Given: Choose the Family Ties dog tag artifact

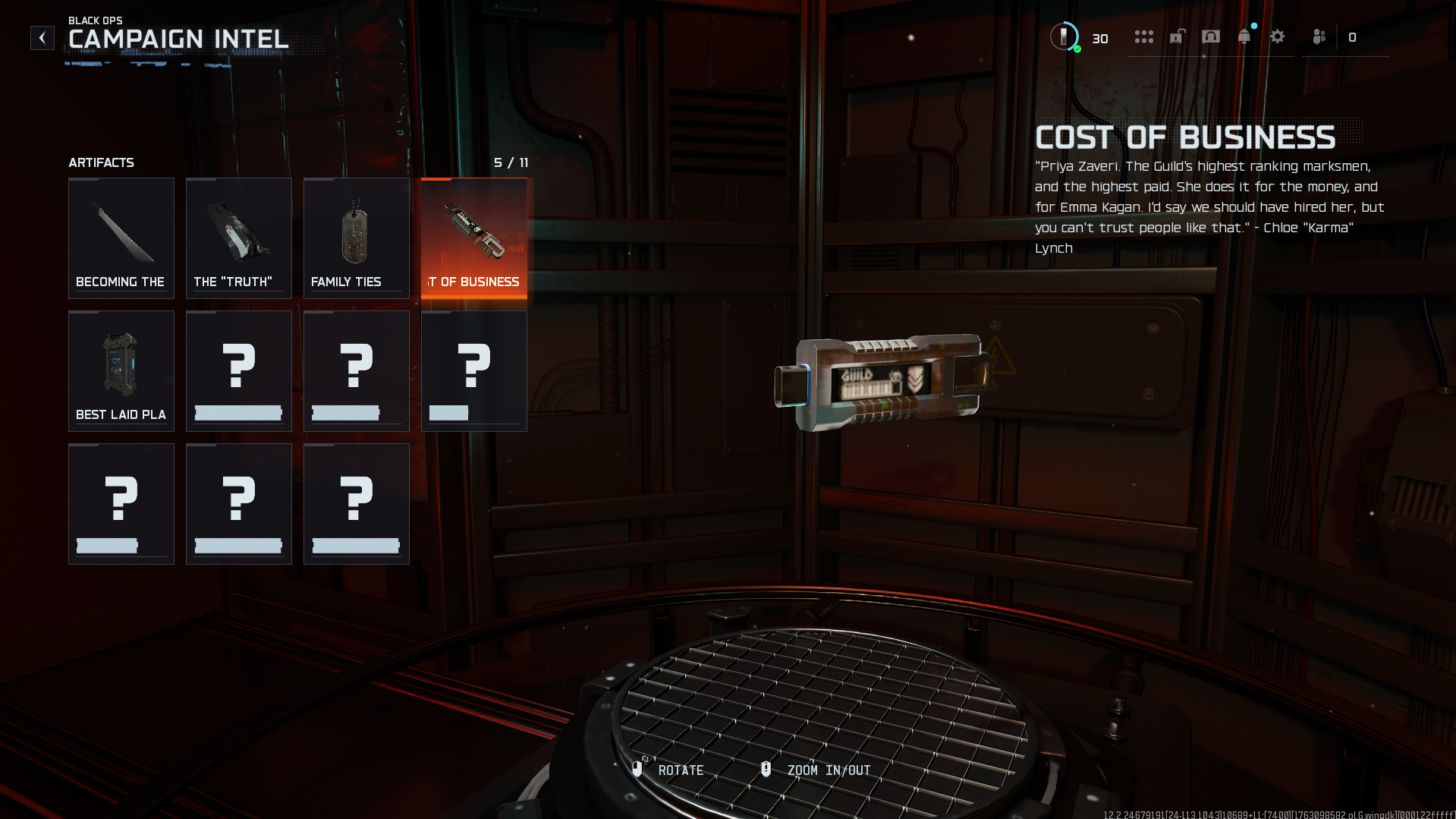Looking at the screenshot, I should (357, 238).
